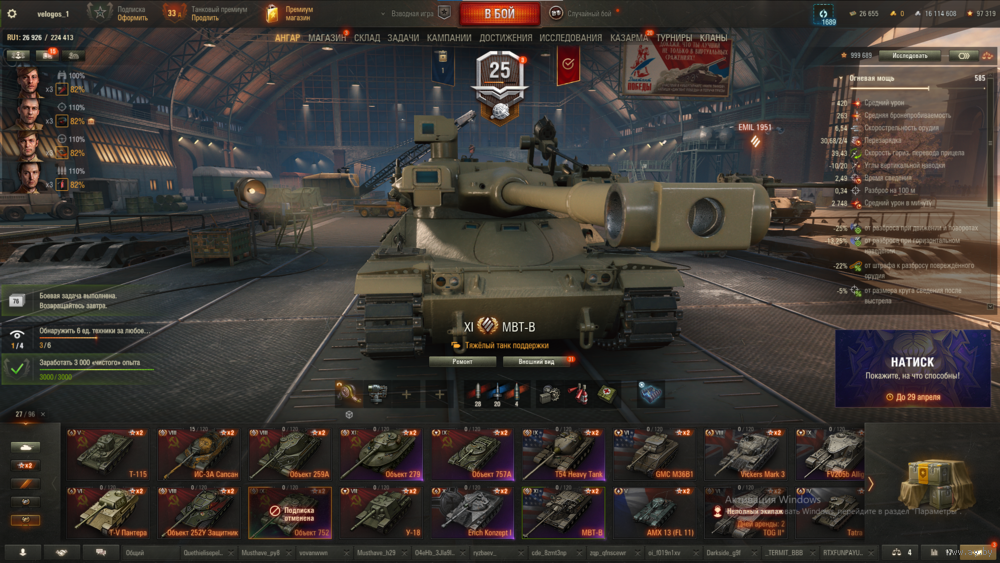Open the Общий chat channel
1000x563 pixels.
135,552
